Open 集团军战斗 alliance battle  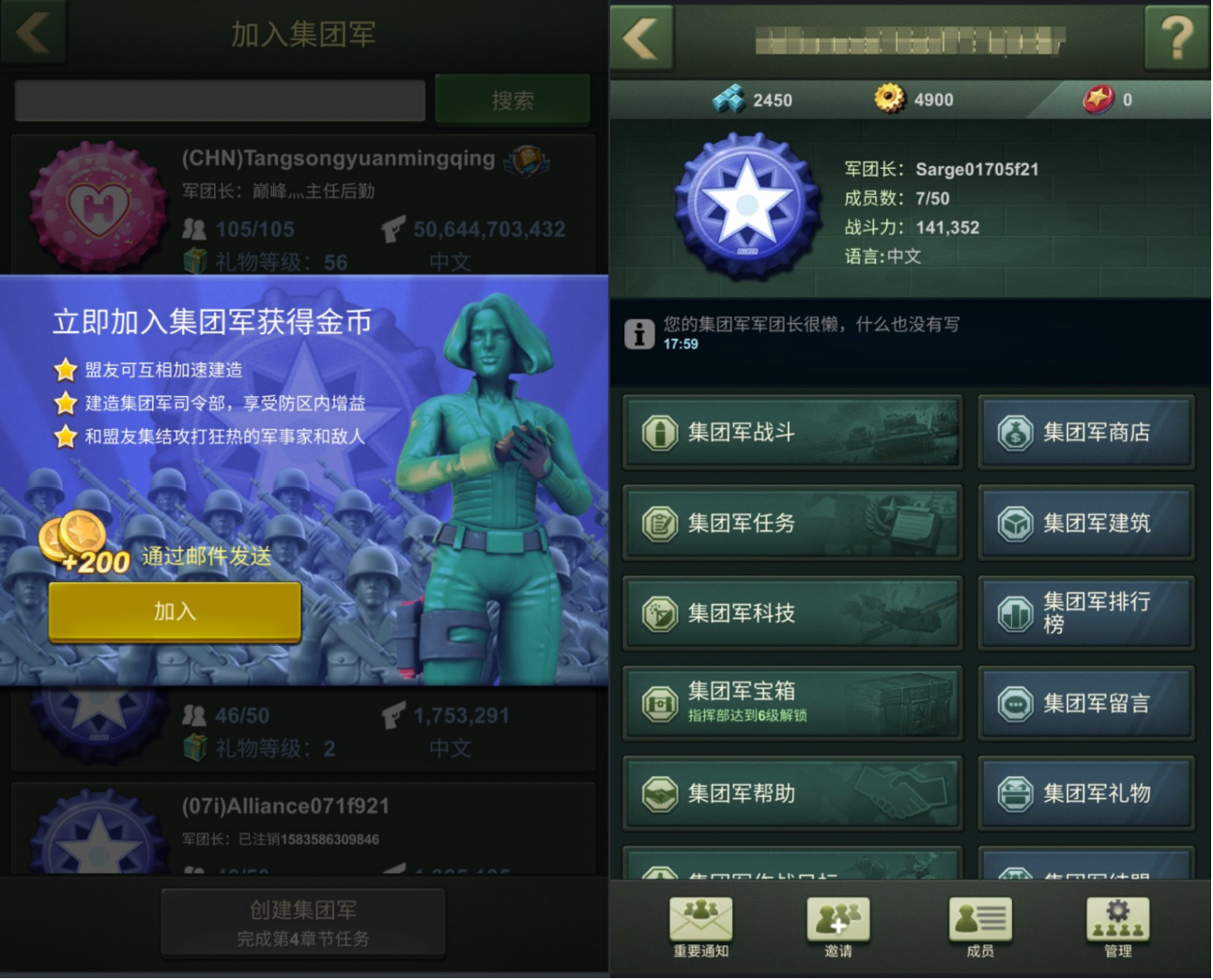(792, 433)
